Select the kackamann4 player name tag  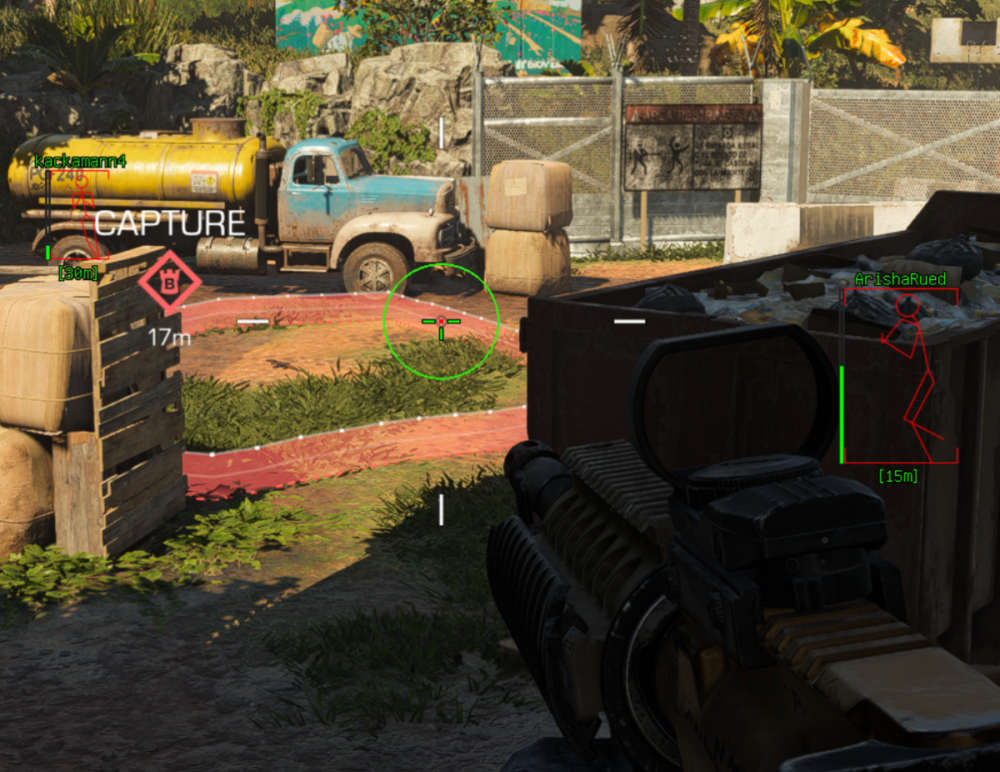click(x=80, y=161)
